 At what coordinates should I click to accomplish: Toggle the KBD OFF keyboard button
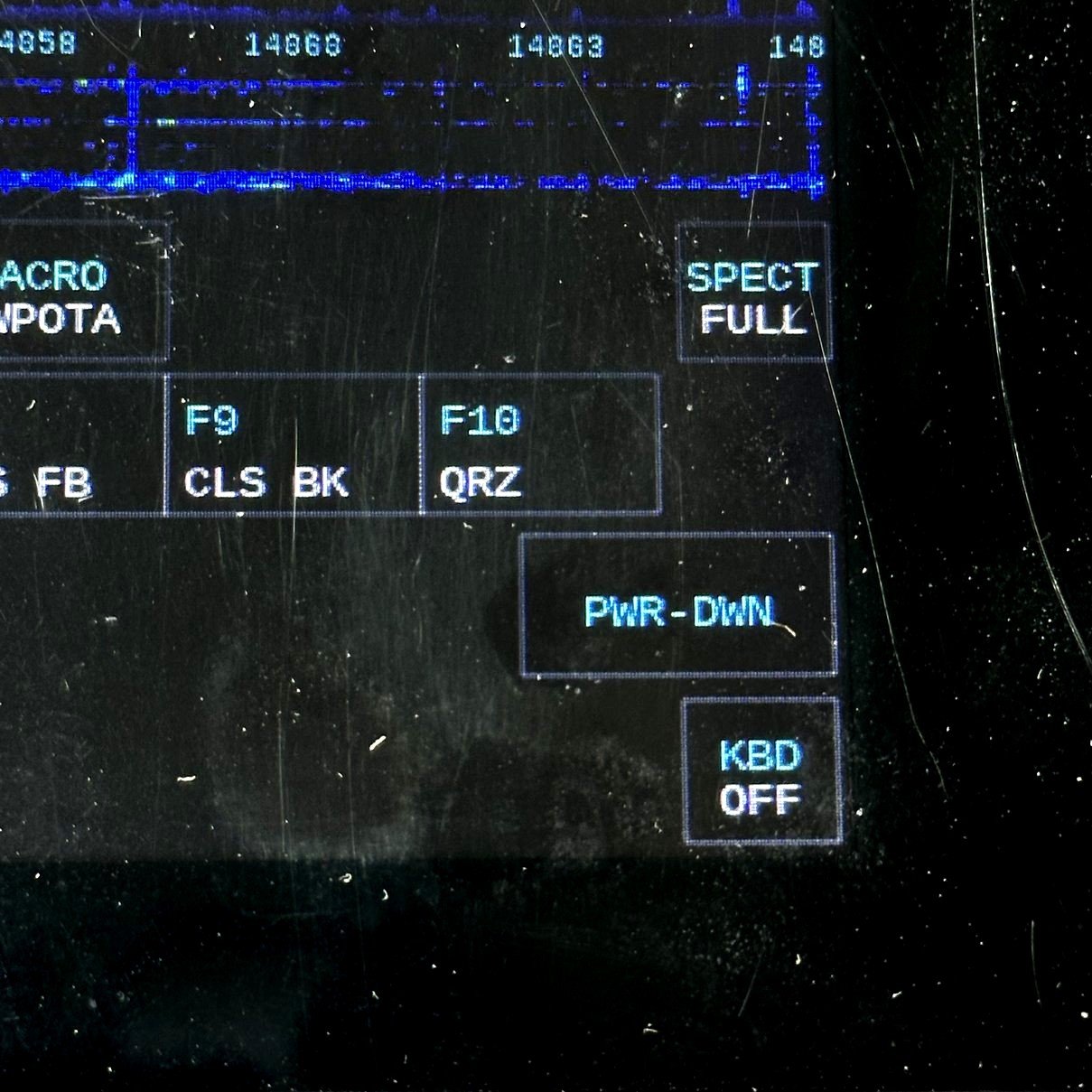tap(761, 772)
